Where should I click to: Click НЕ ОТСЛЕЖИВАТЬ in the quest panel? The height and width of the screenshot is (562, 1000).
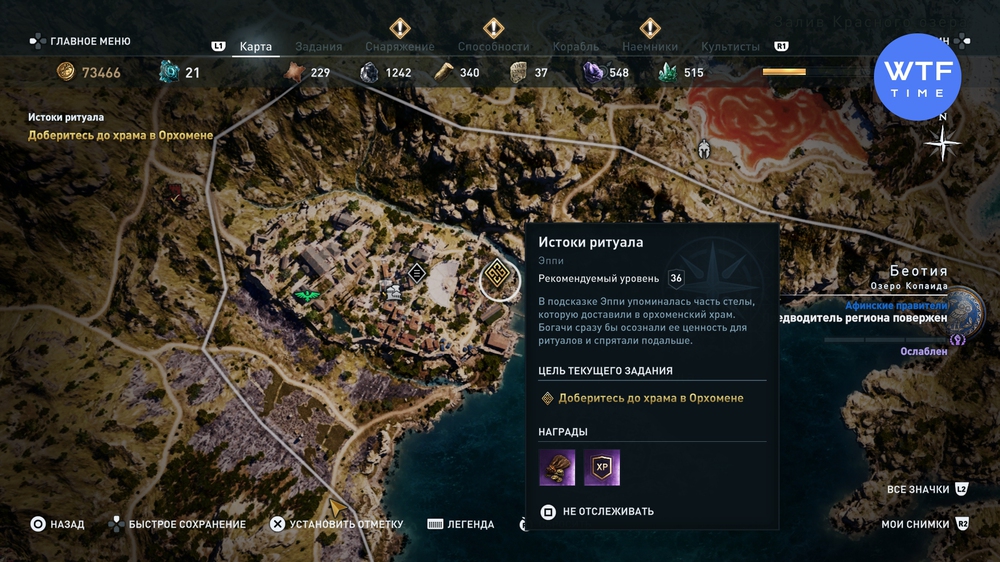point(607,511)
